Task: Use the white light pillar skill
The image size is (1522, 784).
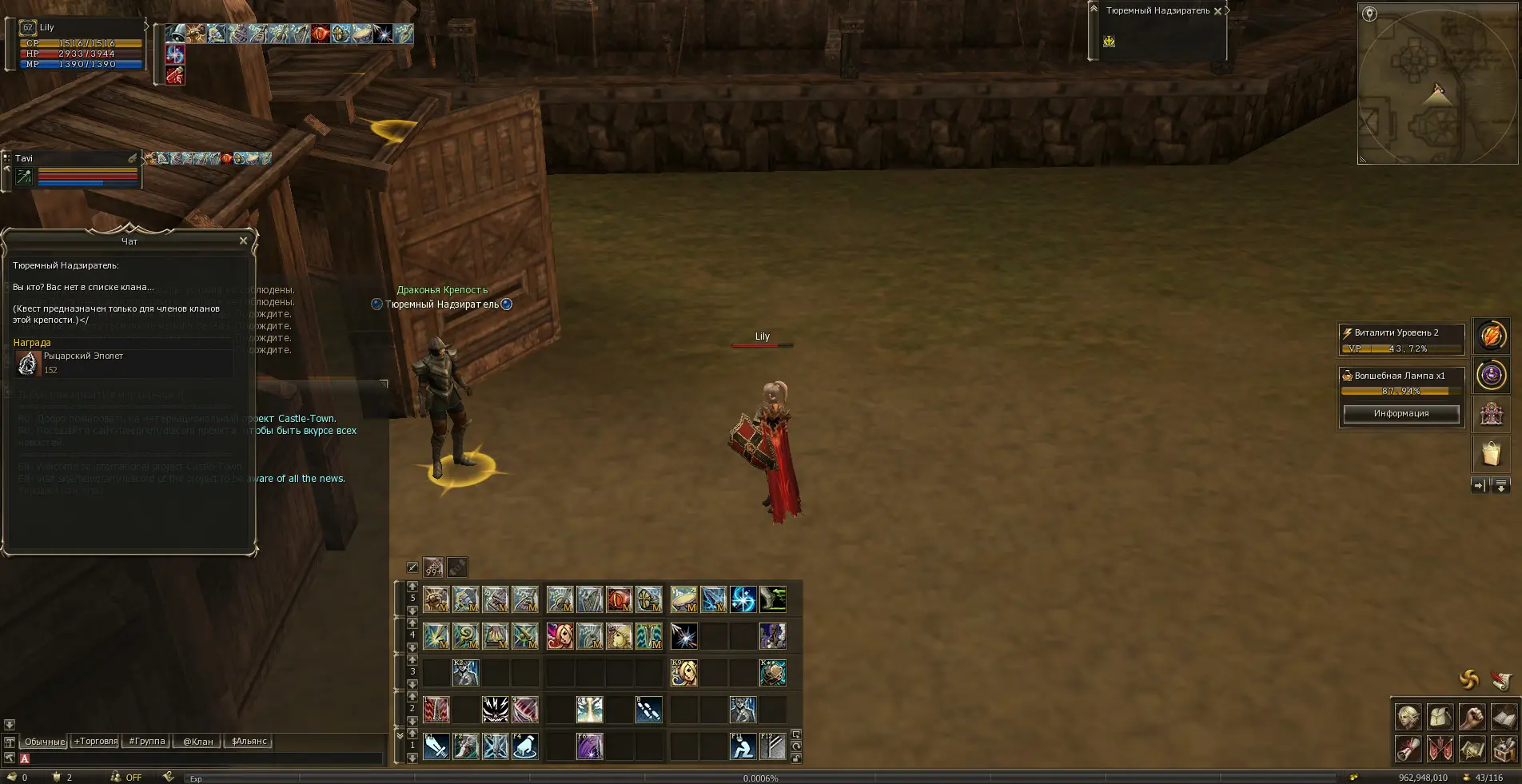Action: 590,710
